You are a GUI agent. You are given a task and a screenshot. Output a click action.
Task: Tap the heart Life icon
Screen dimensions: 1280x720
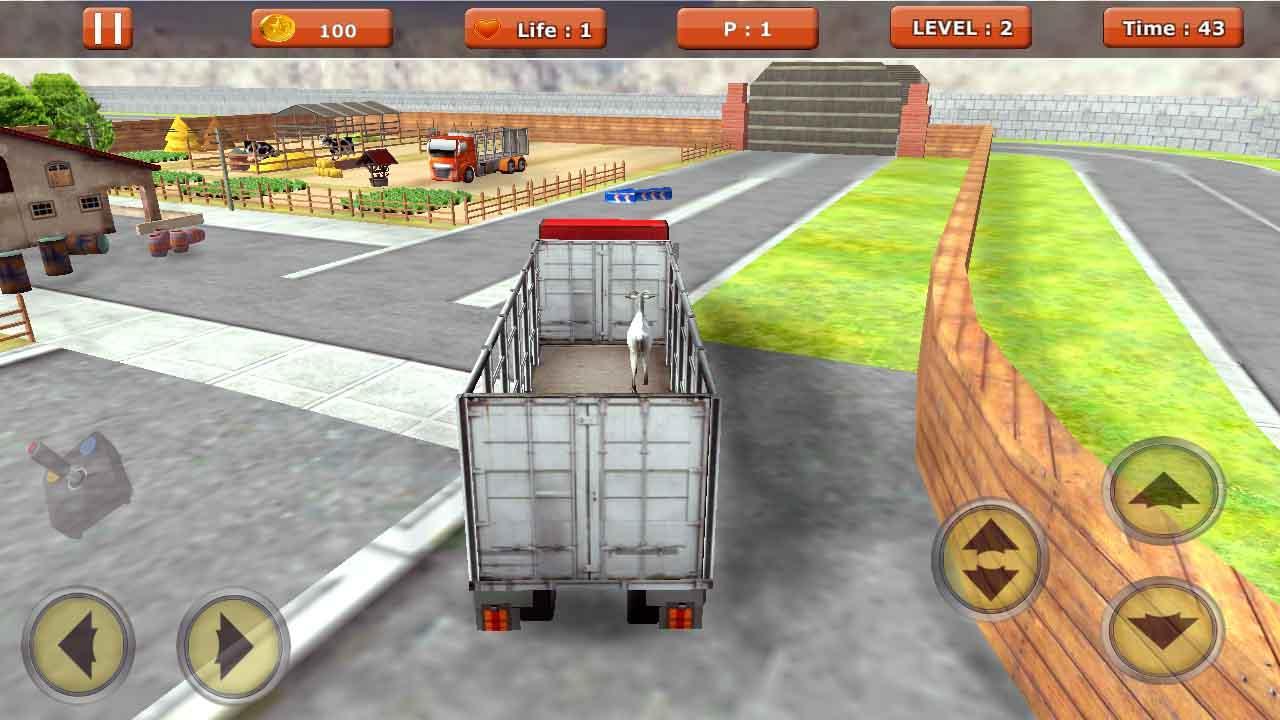point(489,29)
